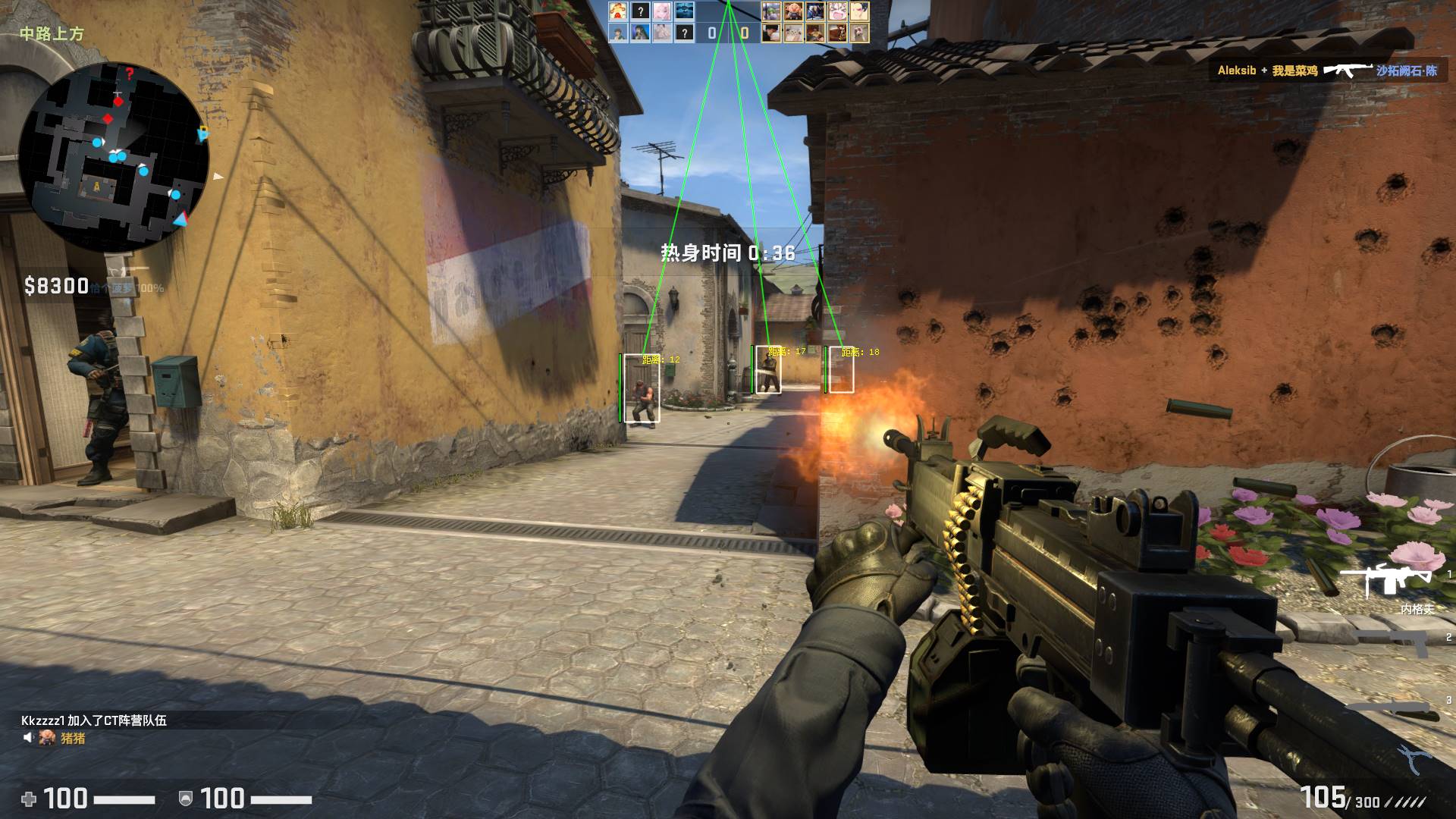Image resolution: width=1456 pixels, height=819 pixels.
Task: Mute the speaker icon beside 猪猪
Action: [x=28, y=736]
